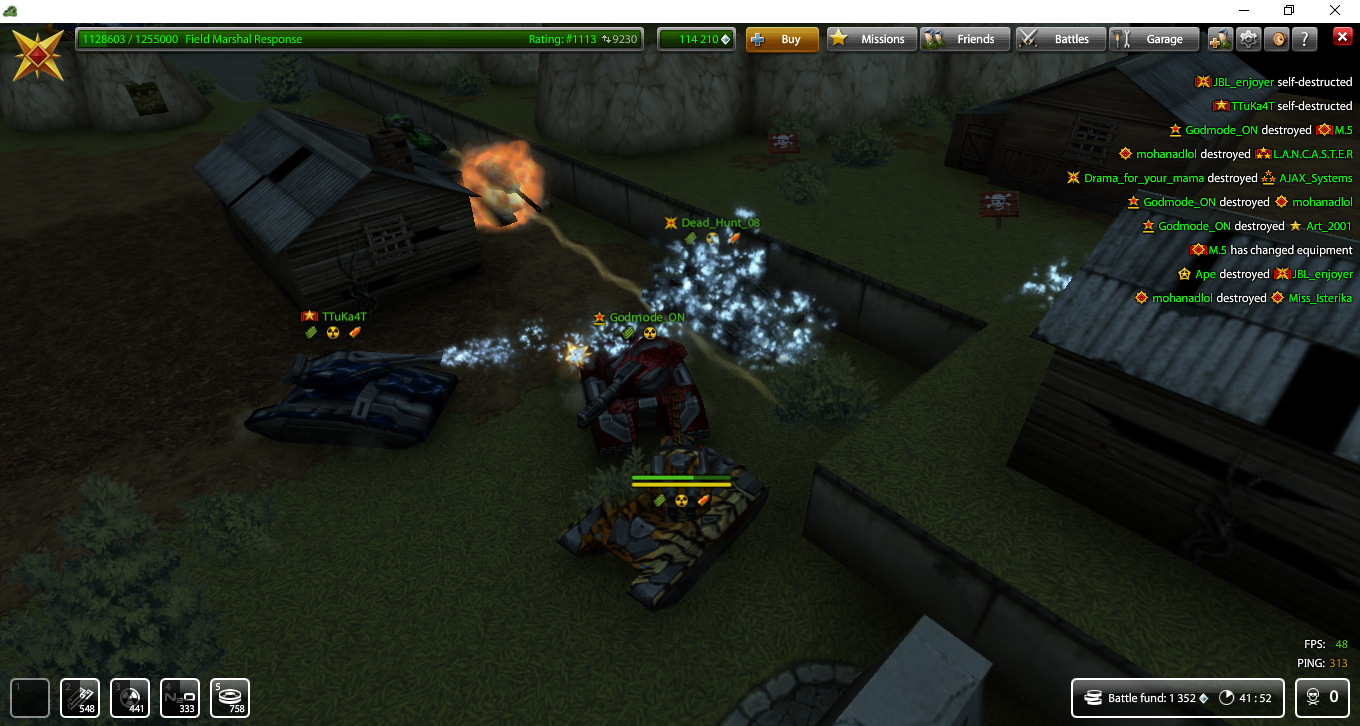Viewport: 1360px width, 726px height.
Task: Toggle game sound with the speaker icon
Action: [1276, 38]
